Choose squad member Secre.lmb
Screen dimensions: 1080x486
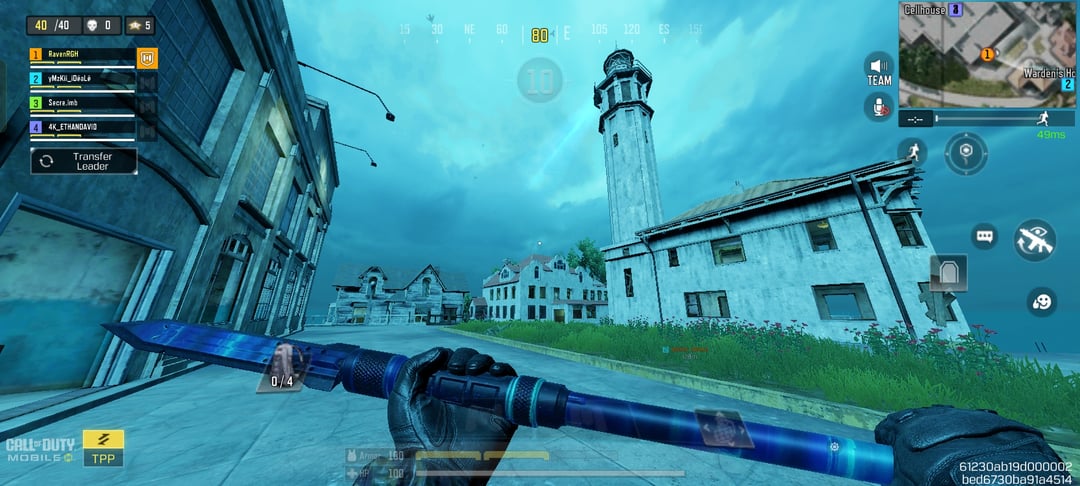[80, 104]
